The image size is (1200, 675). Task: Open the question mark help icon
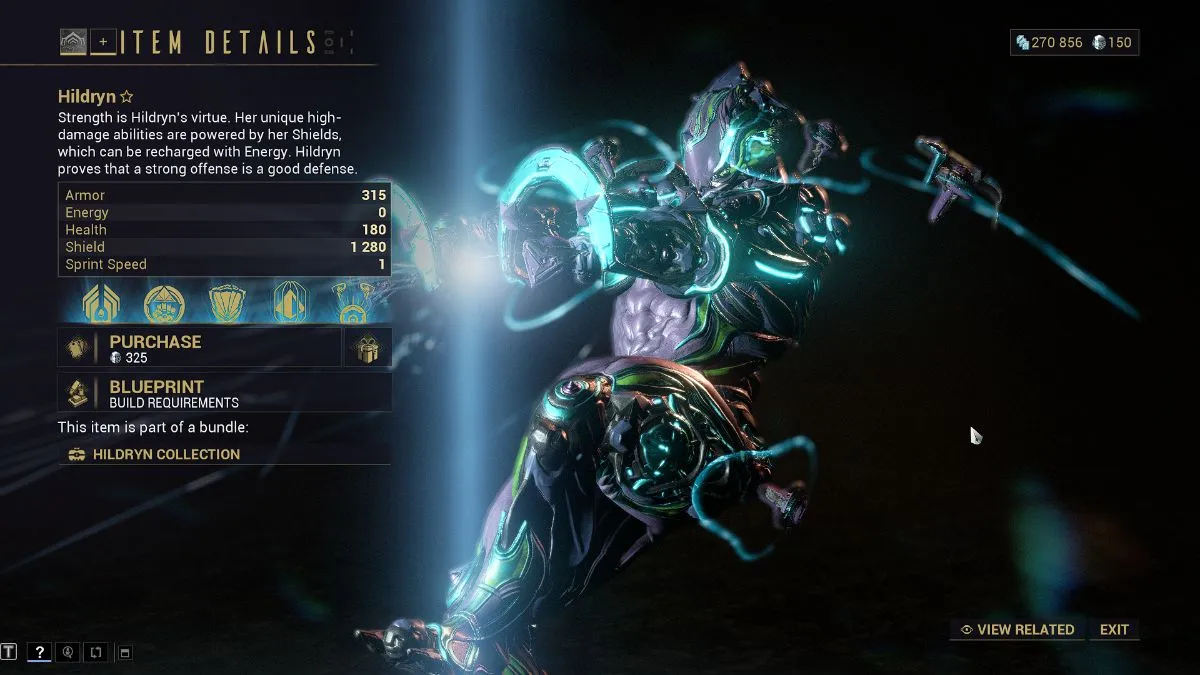39,652
